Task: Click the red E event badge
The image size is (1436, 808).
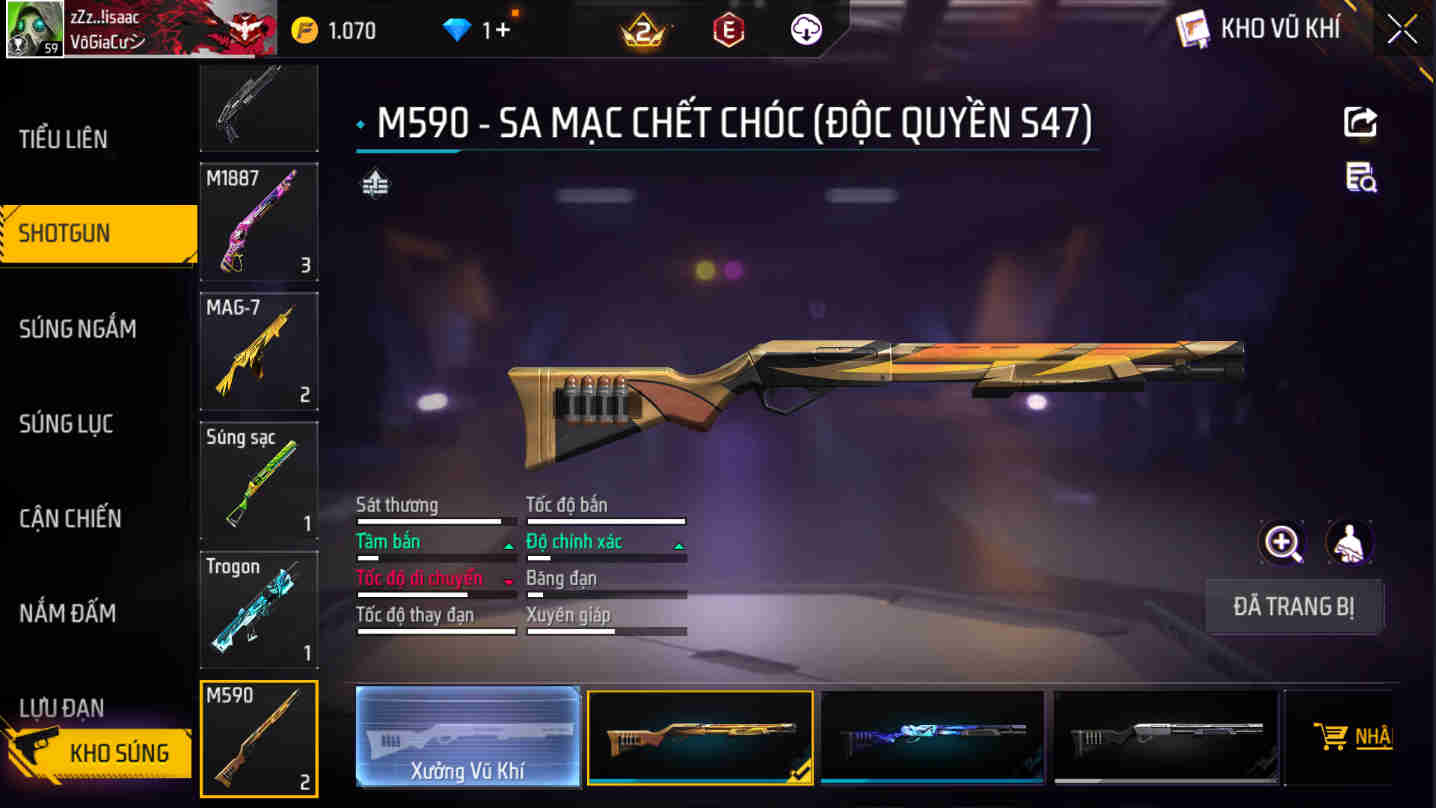Action: pos(729,28)
